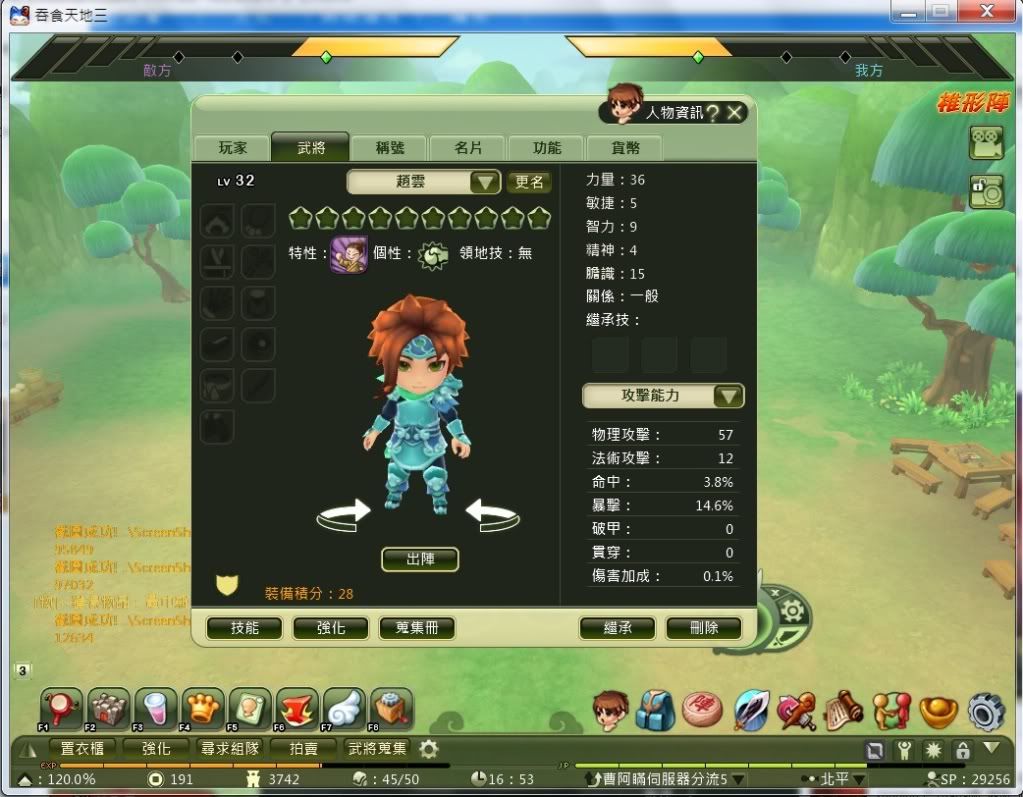
Task: Open the backpack inventory icon
Action: pos(655,709)
